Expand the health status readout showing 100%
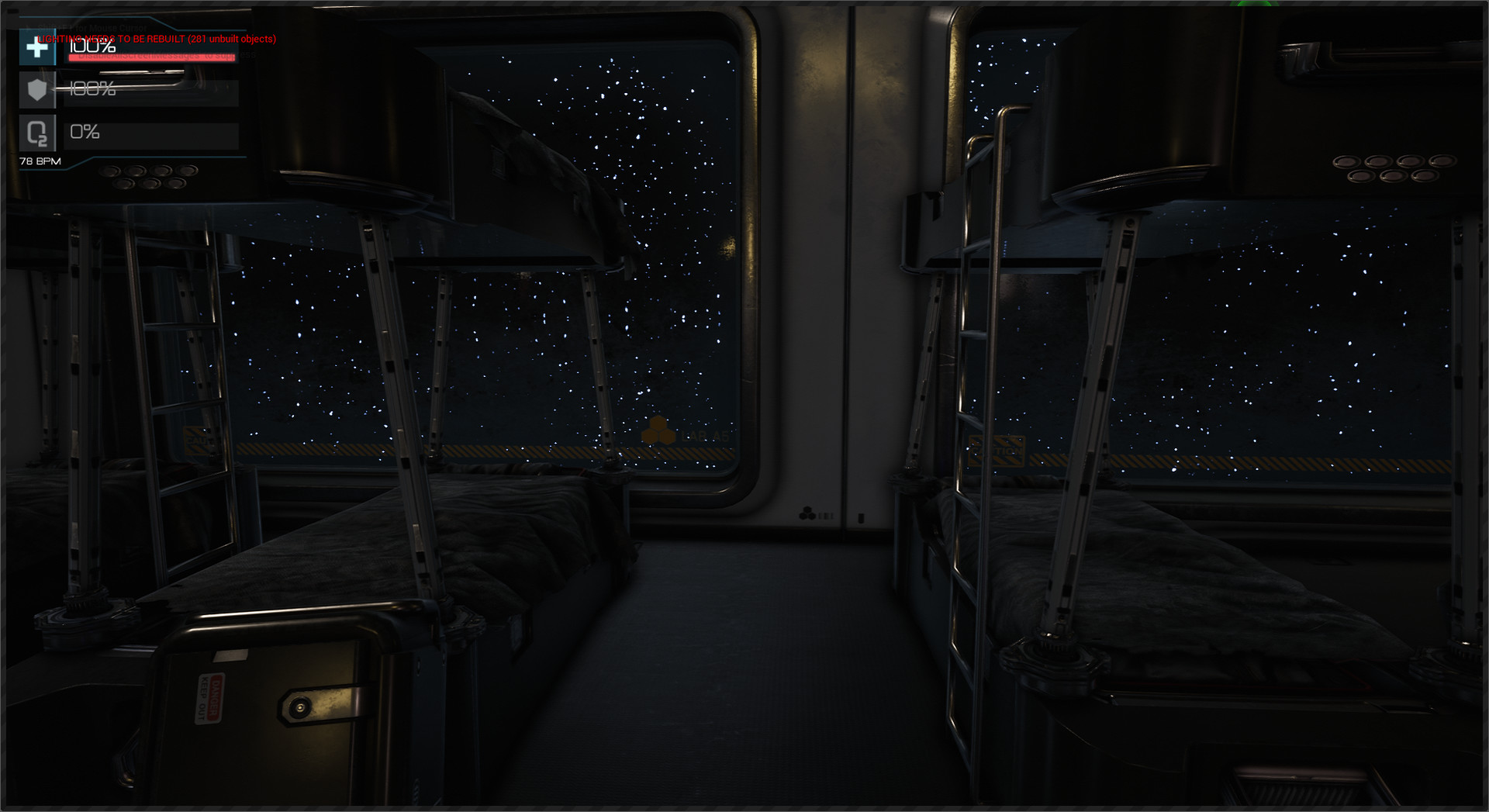This screenshot has height=812, width=1489. pyautogui.click(x=92, y=48)
